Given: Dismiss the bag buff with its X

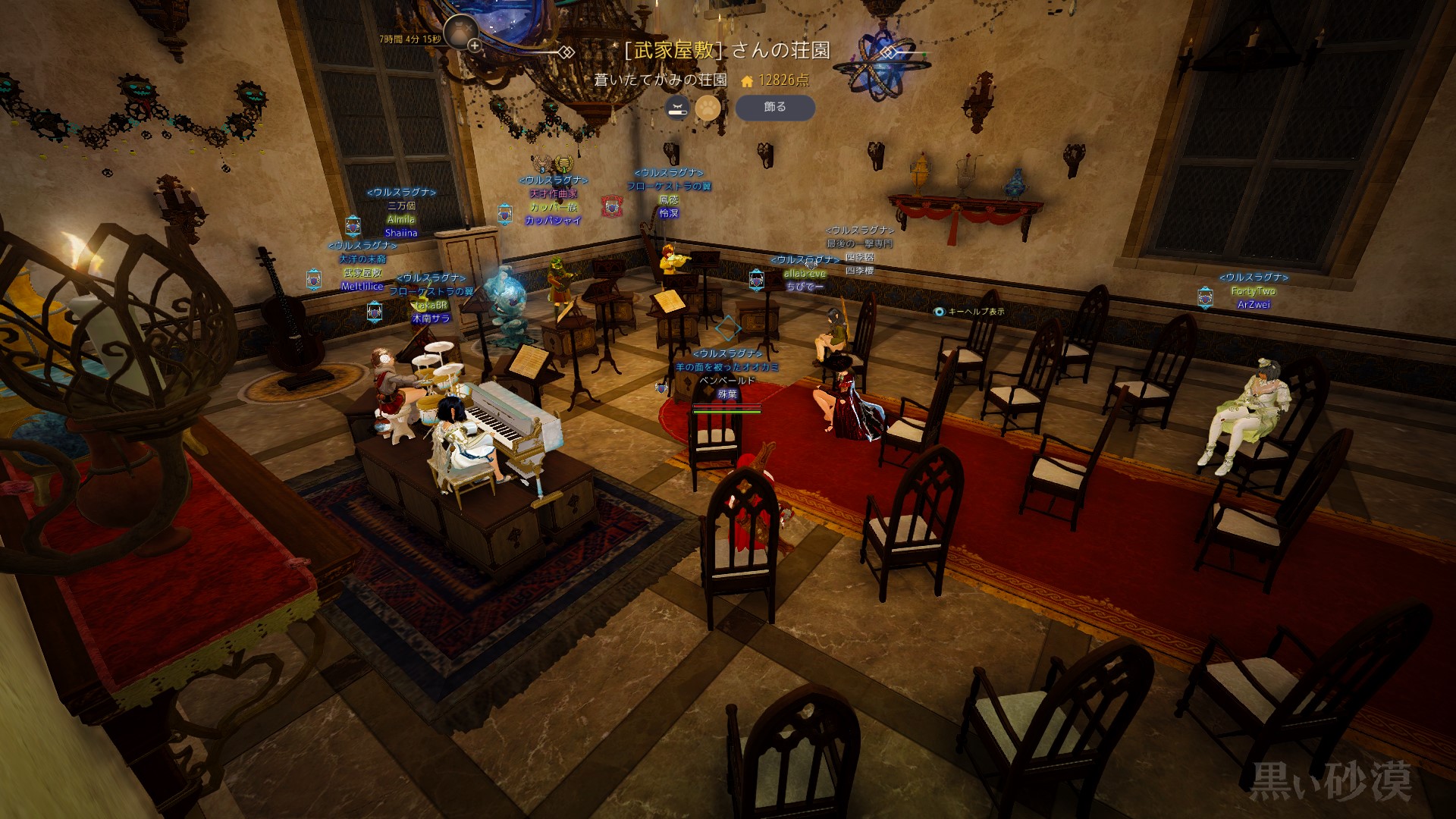Looking at the screenshot, I should click(x=467, y=27).
